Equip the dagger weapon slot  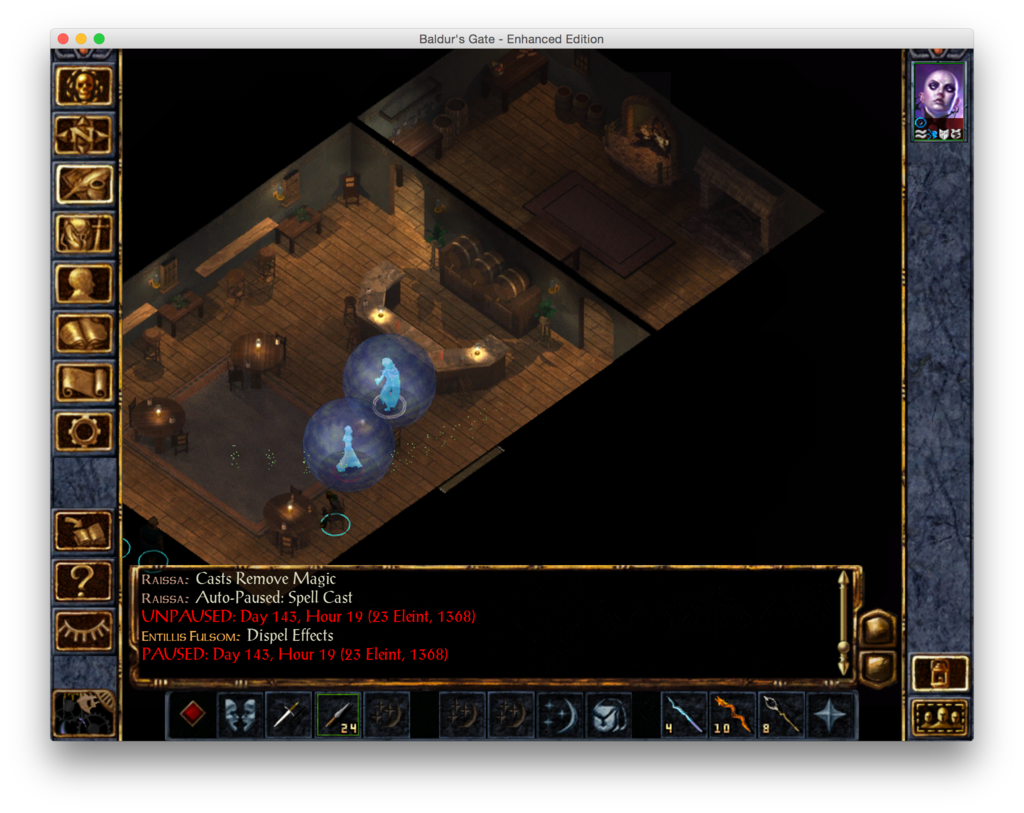(289, 715)
